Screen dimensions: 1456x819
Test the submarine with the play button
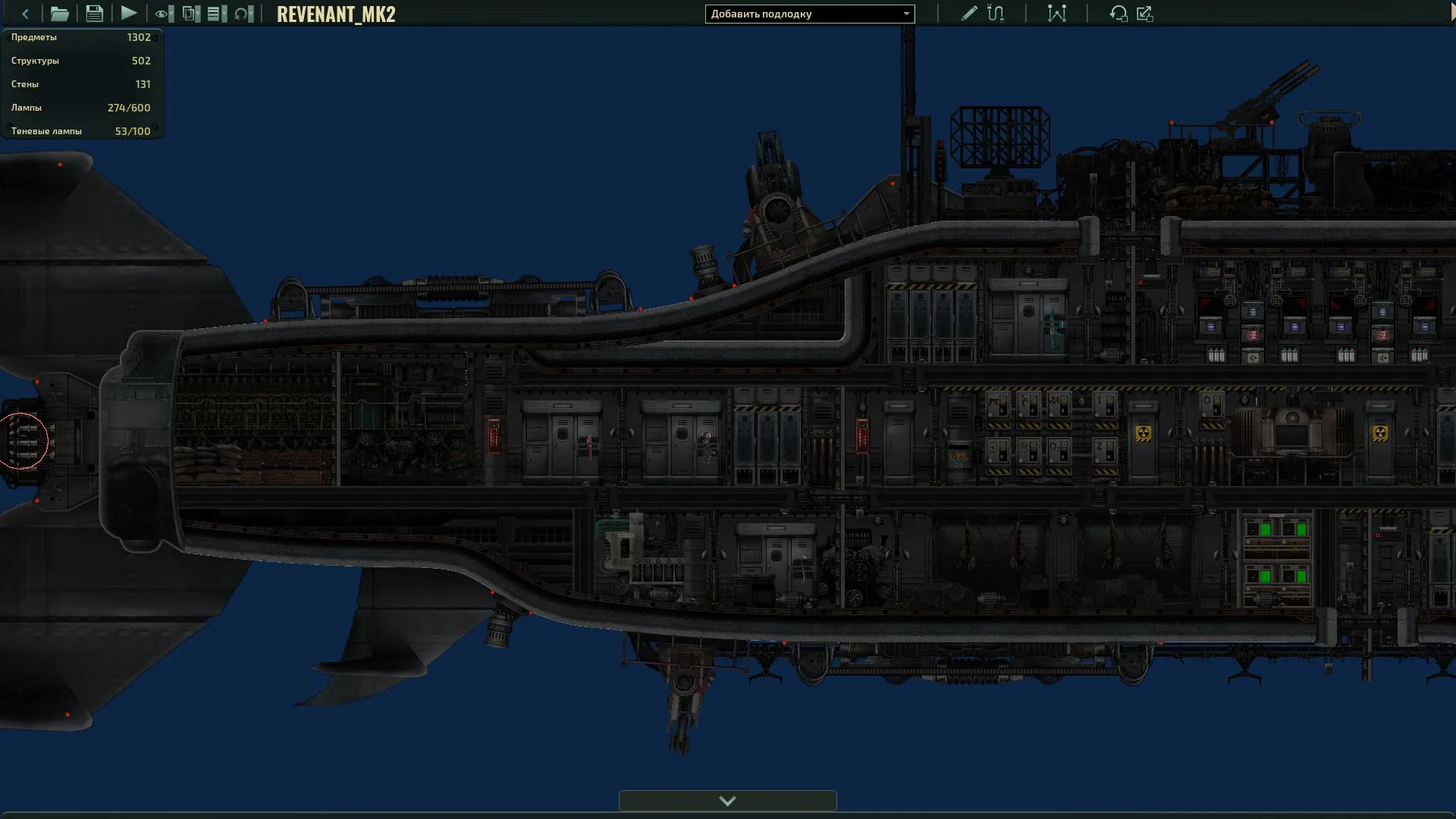(x=129, y=14)
